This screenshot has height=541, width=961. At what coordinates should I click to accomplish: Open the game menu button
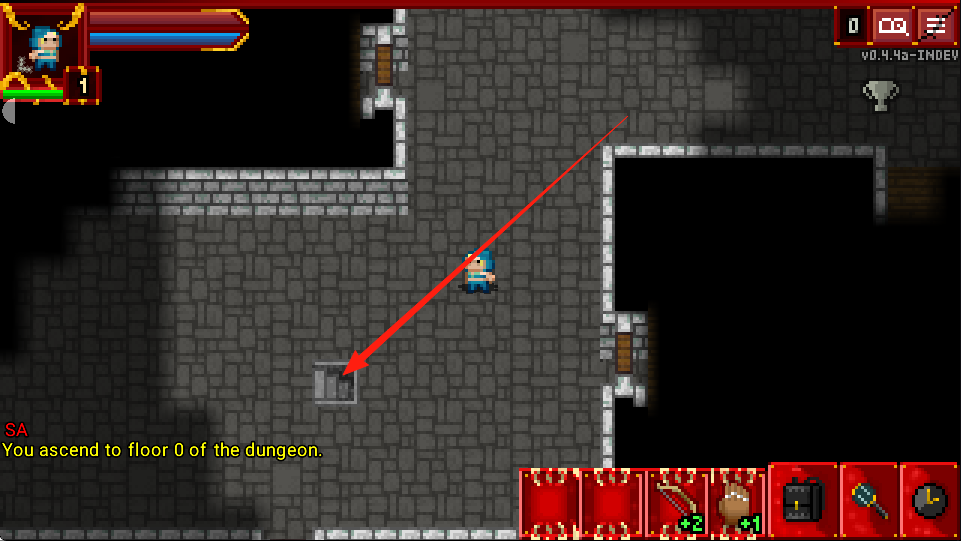point(935,25)
